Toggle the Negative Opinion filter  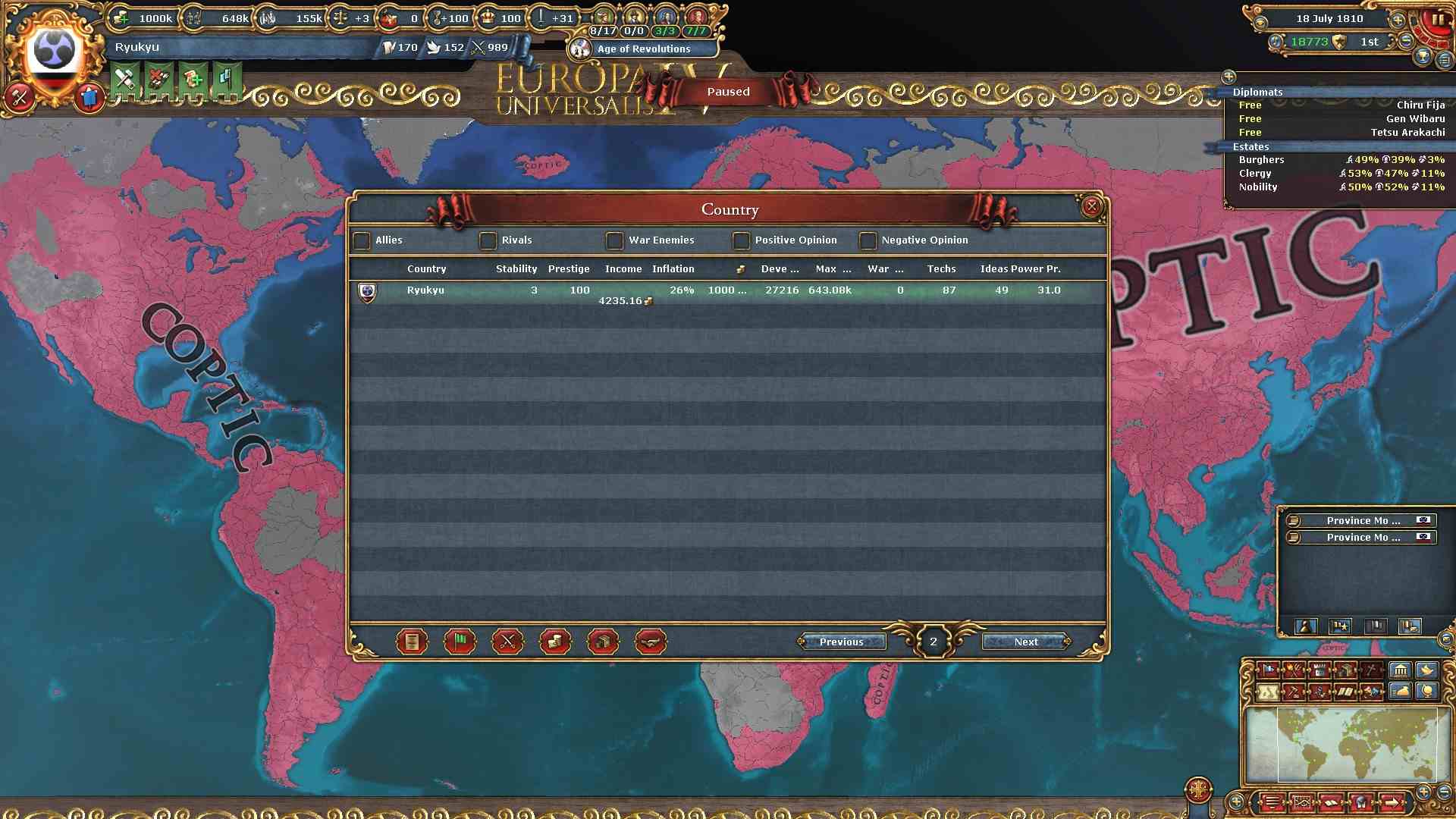[867, 240]
